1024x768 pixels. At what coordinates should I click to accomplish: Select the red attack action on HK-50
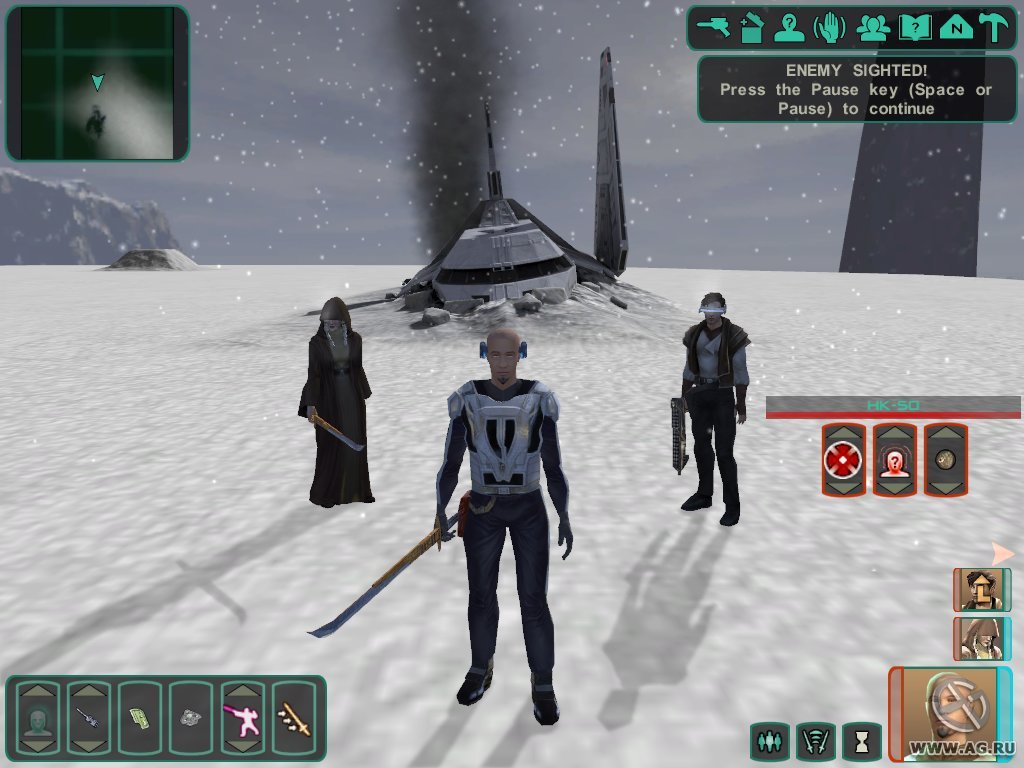(843, 460)
